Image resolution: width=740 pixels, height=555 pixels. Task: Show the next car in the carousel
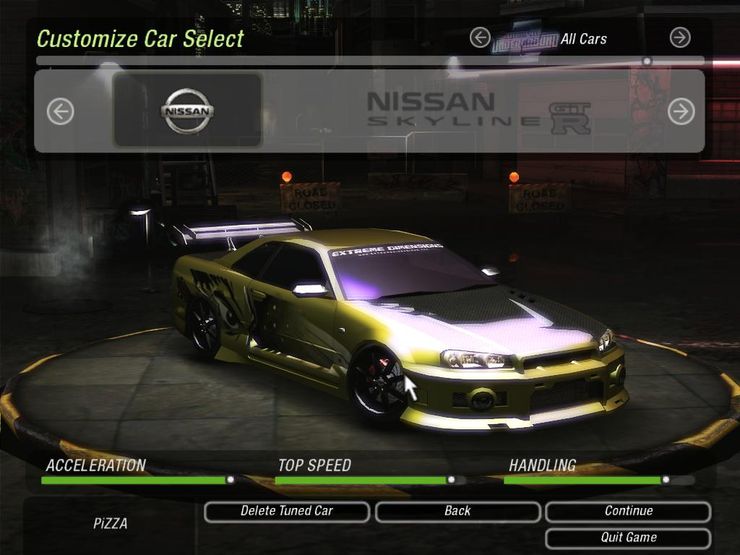681,111
